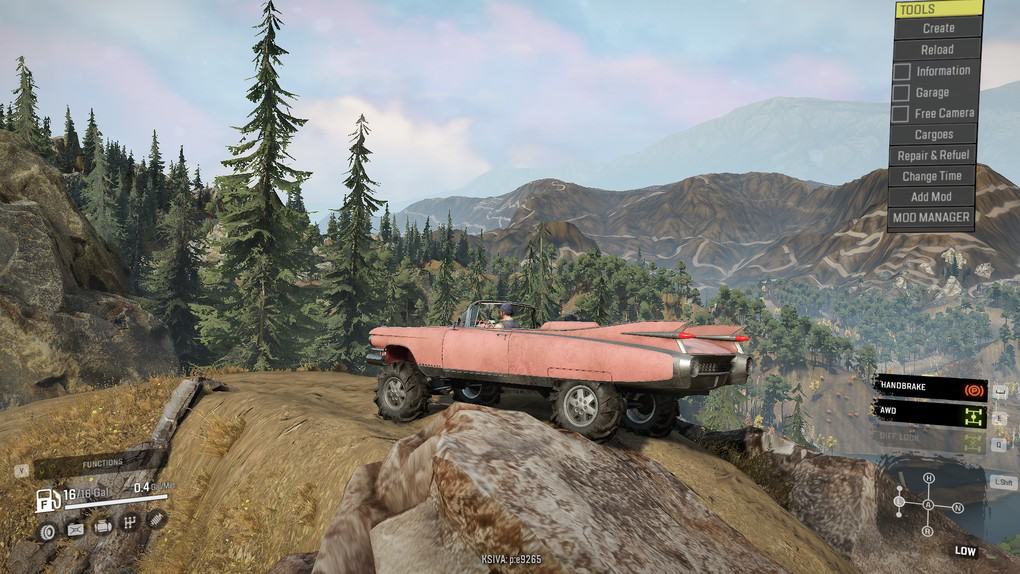1020x574 pixels.
Task: Click the suspension spring status icon
Action: pyautogui.click(x=156, y=518)
